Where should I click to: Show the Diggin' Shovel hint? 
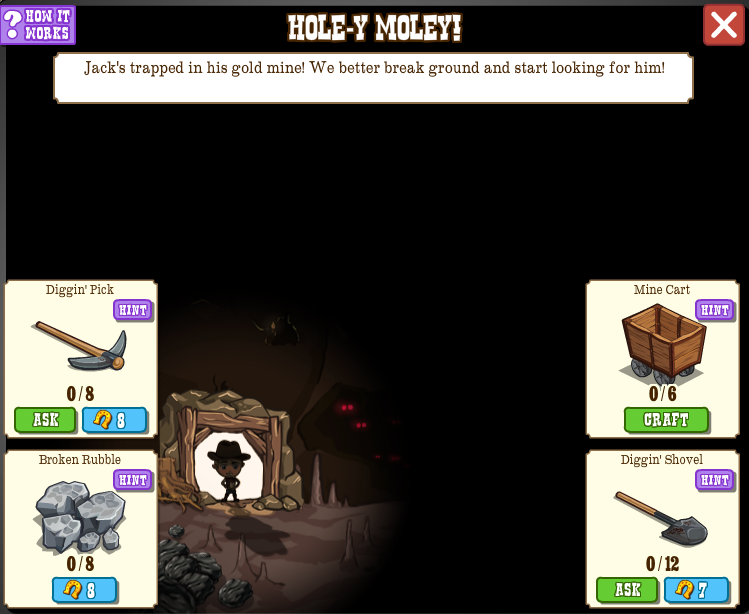coord(714,480)
